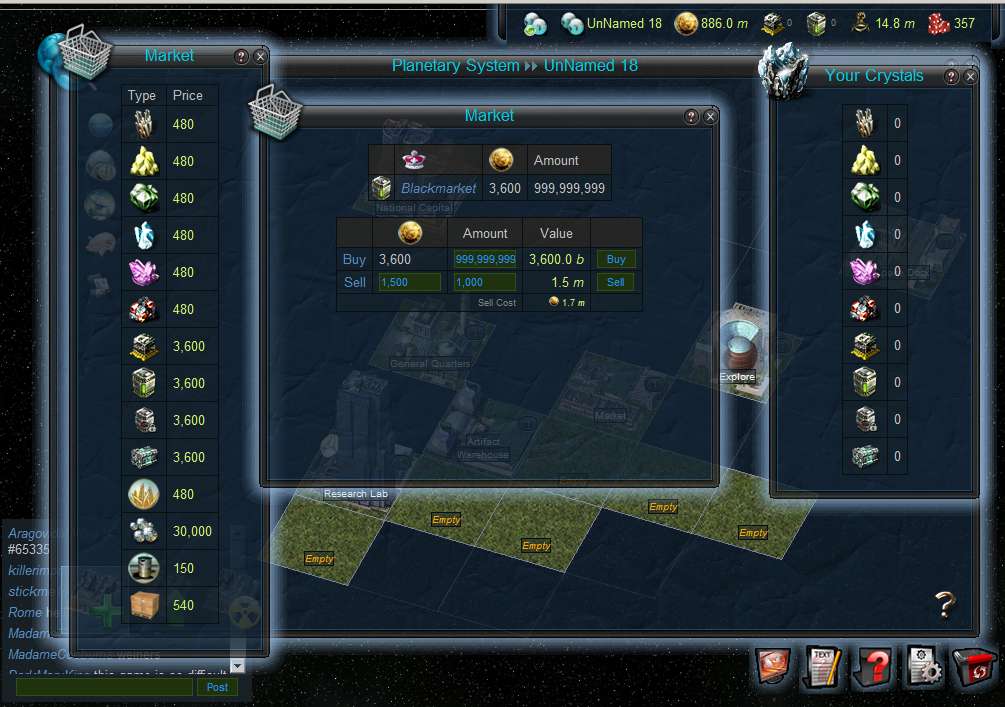Post the chat message

[217, 687]
